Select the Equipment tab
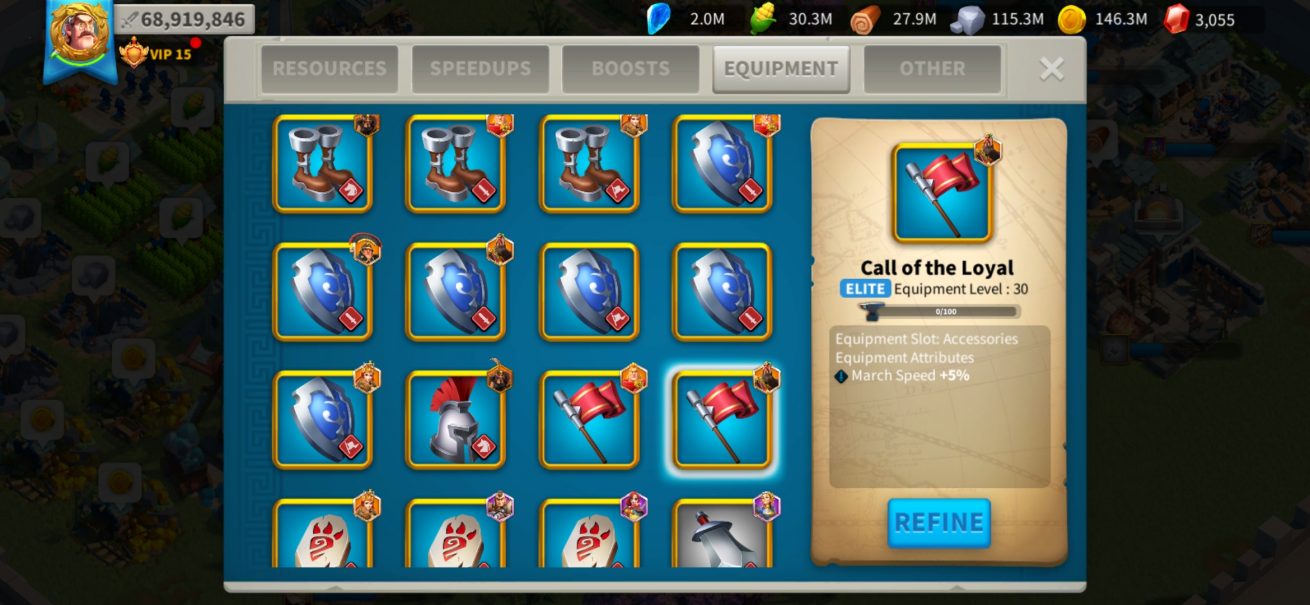Viewport: 1310px width, 605px height. (x=781, y=69)
